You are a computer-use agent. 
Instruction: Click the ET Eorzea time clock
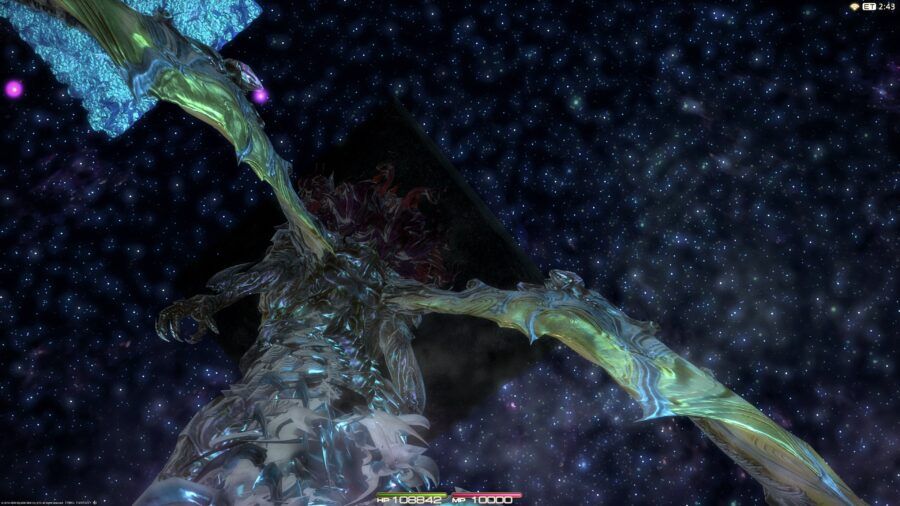click(x=877, y=7)
